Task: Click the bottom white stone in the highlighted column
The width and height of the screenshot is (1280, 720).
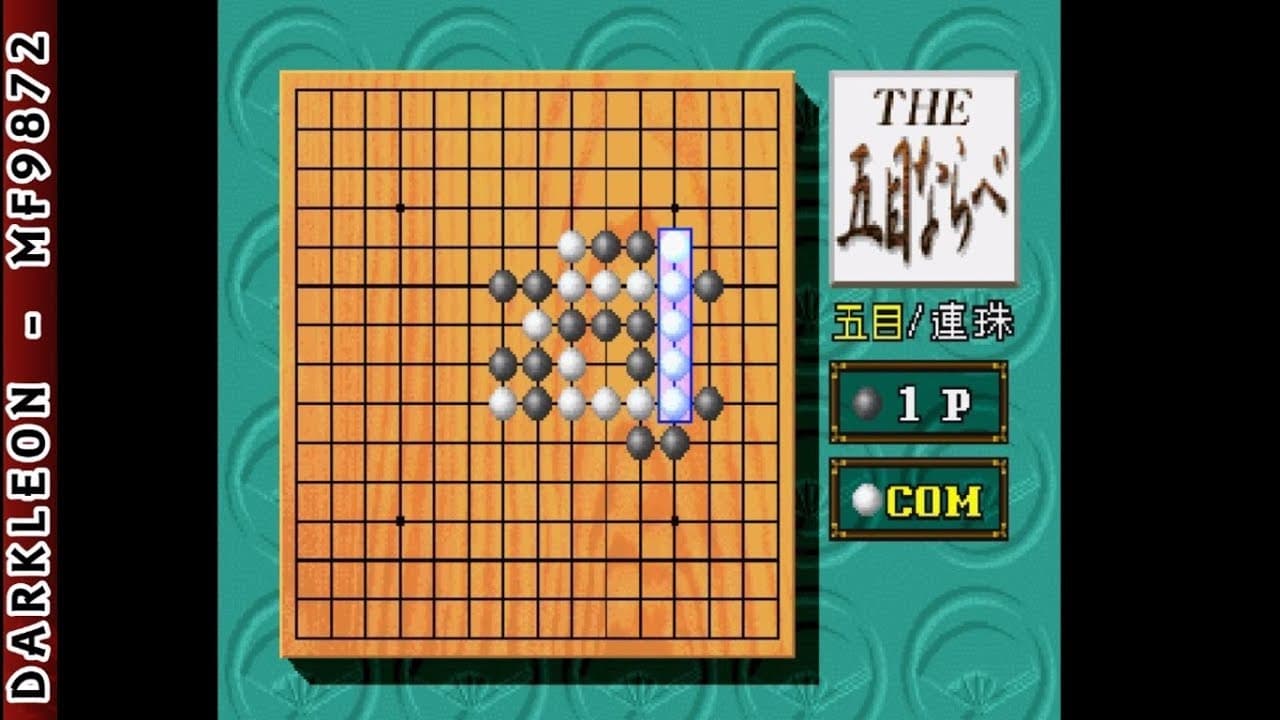Action: tap(675, 401)
